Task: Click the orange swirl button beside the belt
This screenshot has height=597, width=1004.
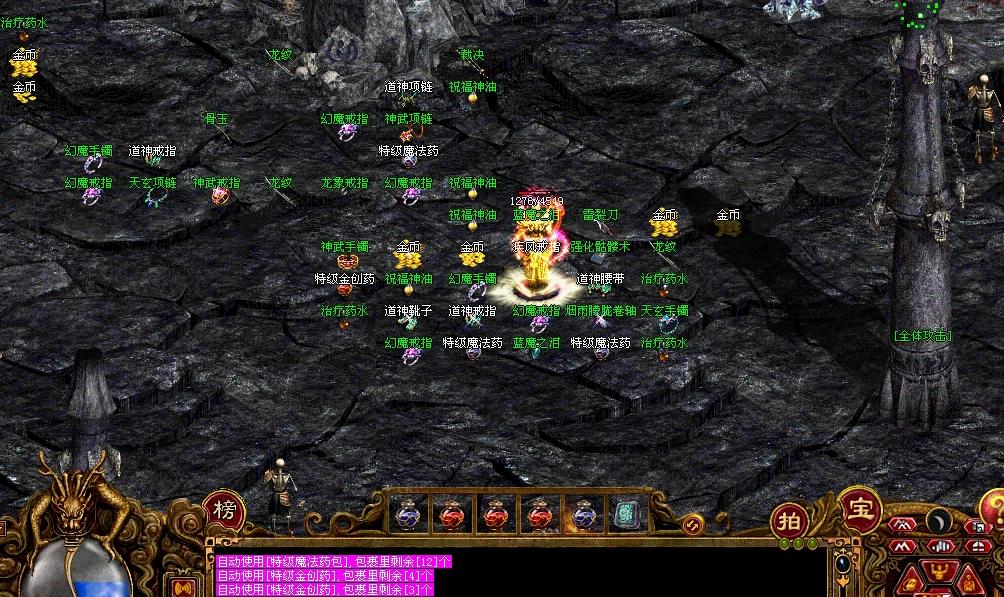Action: point(690,523)
